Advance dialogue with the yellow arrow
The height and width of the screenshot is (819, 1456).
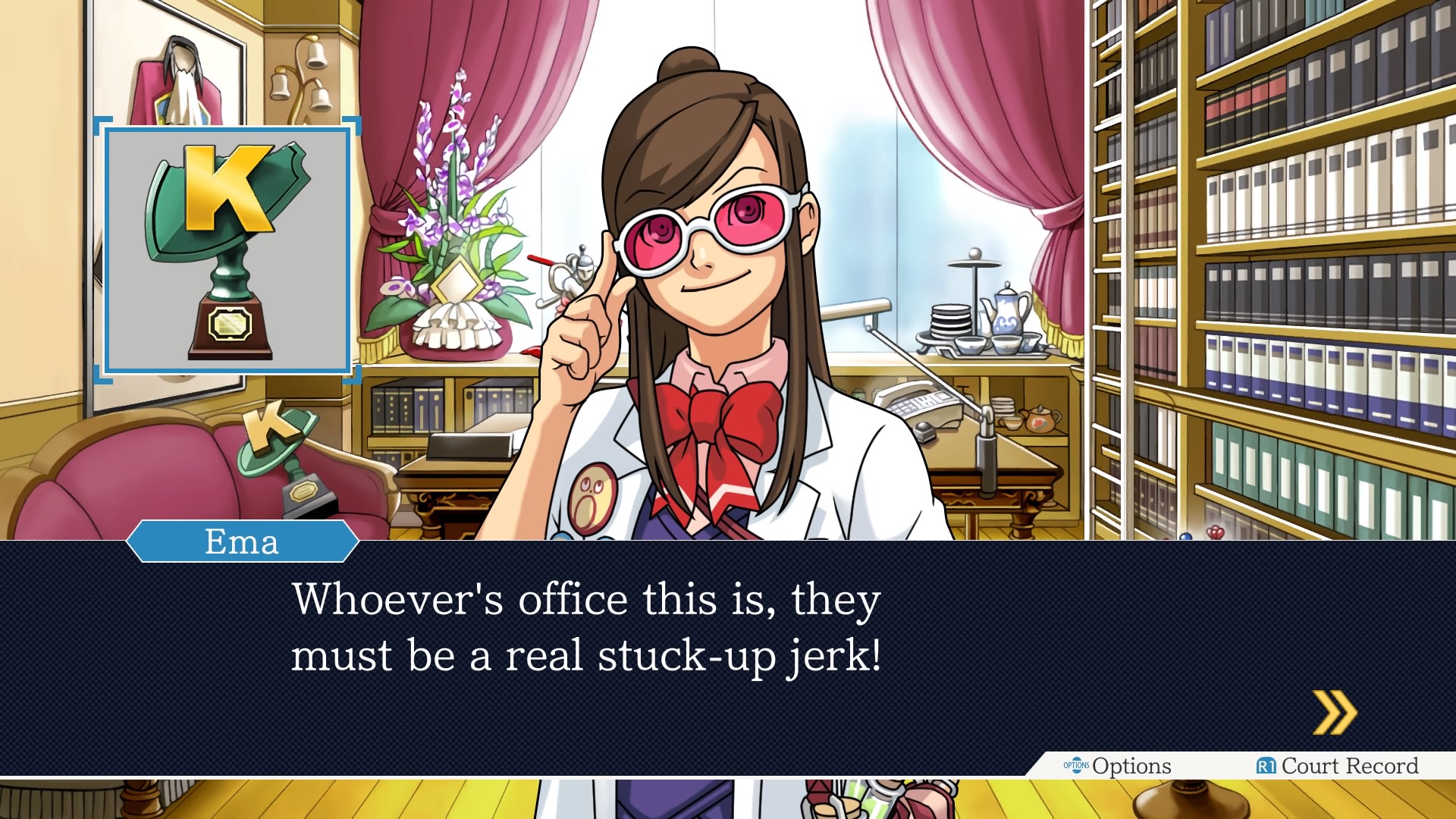click(x=1335, y=713)
